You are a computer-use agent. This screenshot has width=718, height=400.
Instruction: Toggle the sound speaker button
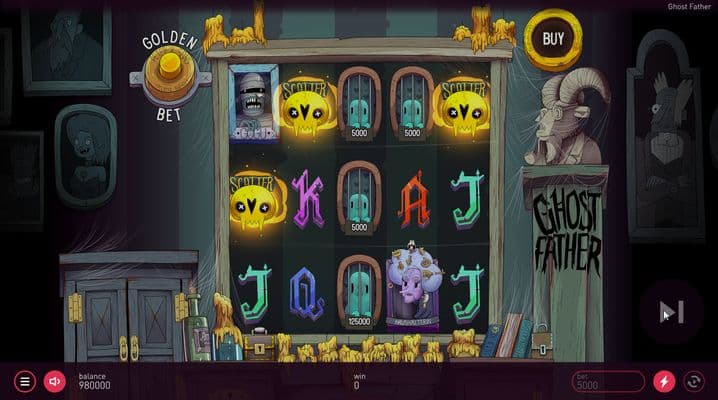point(54,381)
